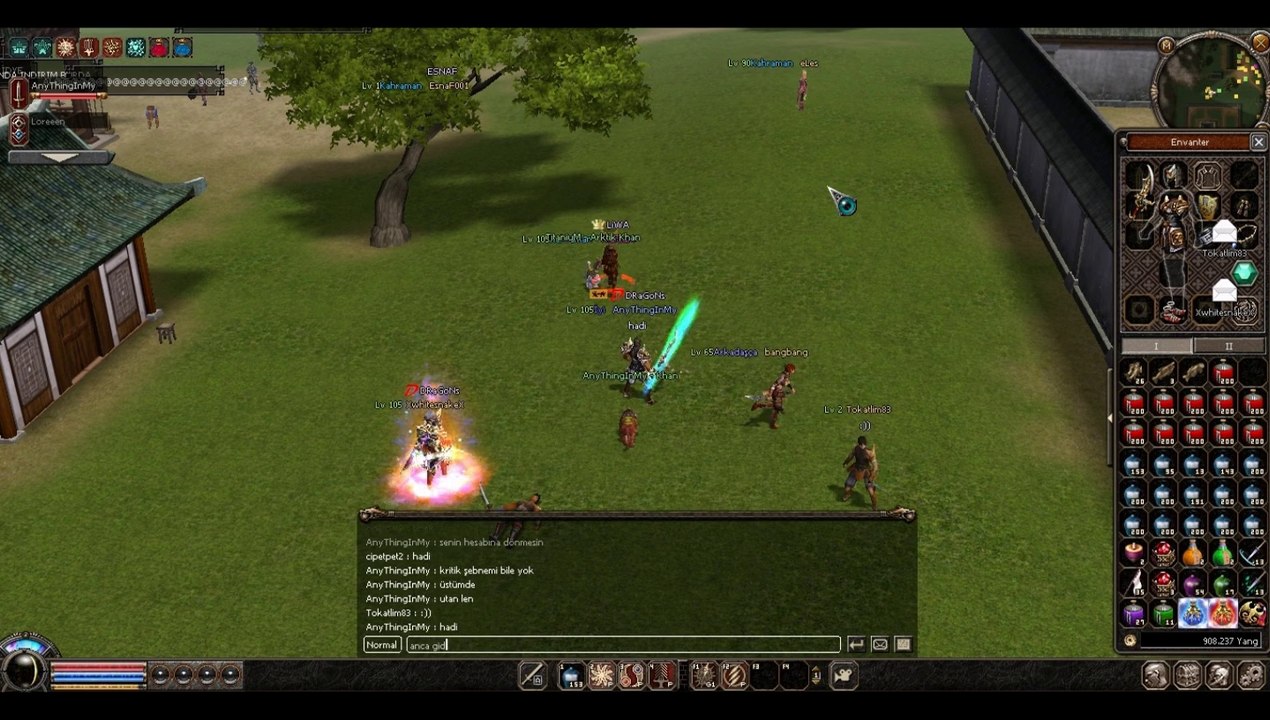Select inventory page I tab

tap(1156, 346)
